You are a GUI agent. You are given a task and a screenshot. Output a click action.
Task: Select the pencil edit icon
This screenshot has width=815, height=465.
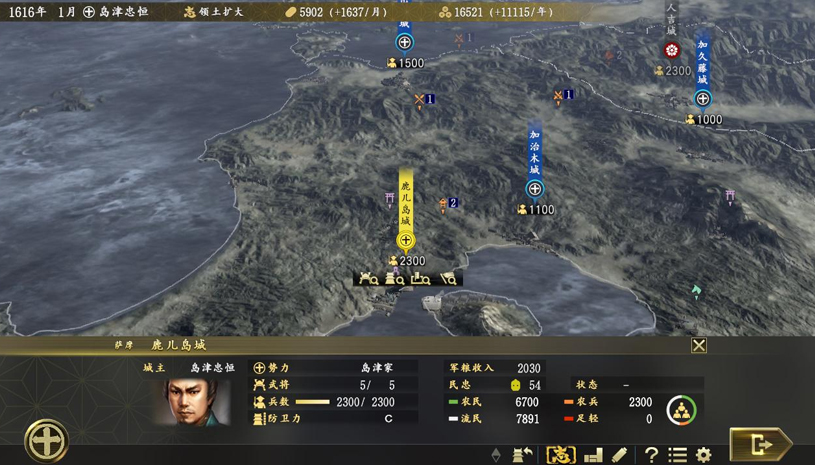620,455
